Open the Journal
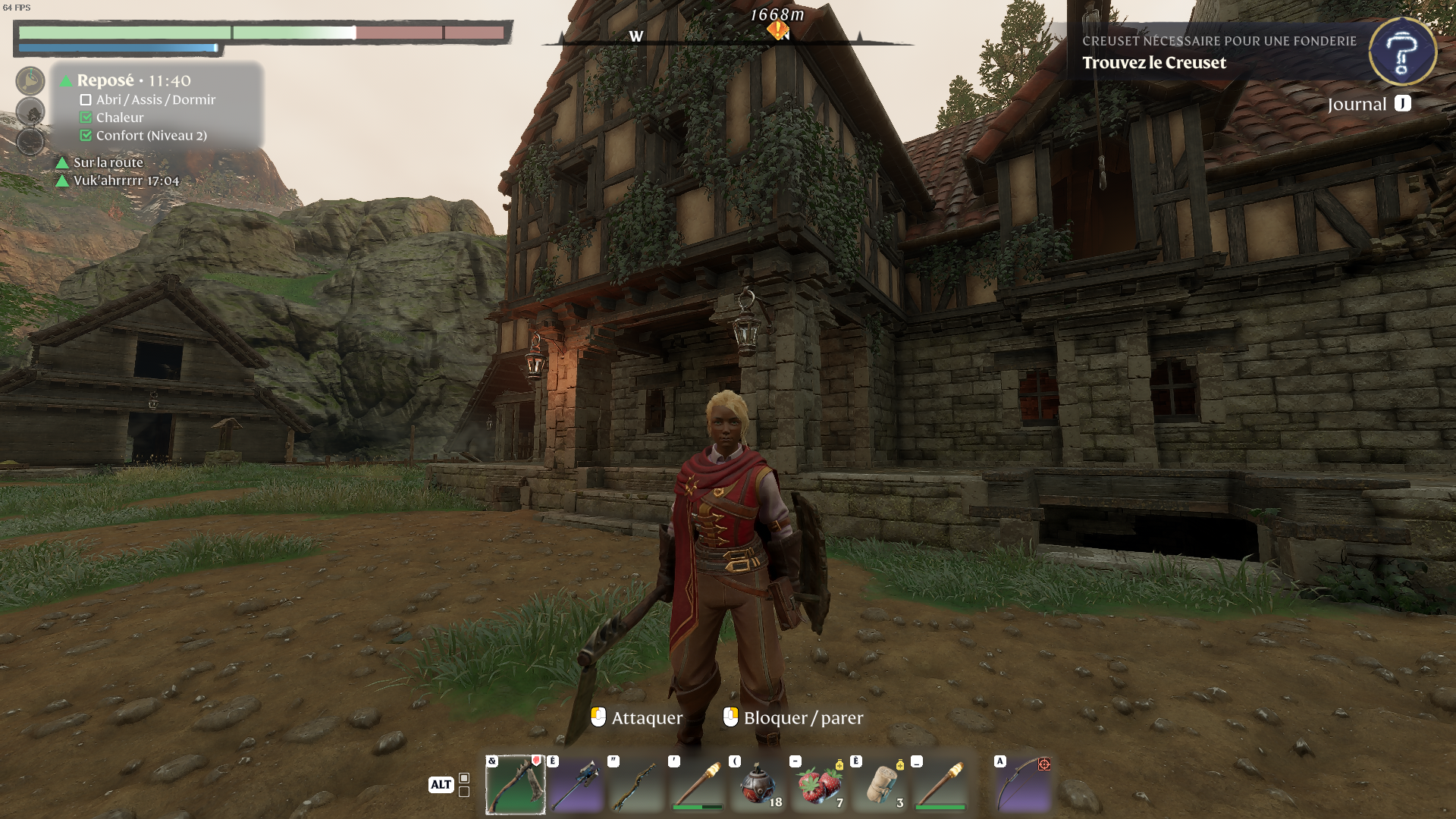 pyautogui.click(x=1368, y=105)
